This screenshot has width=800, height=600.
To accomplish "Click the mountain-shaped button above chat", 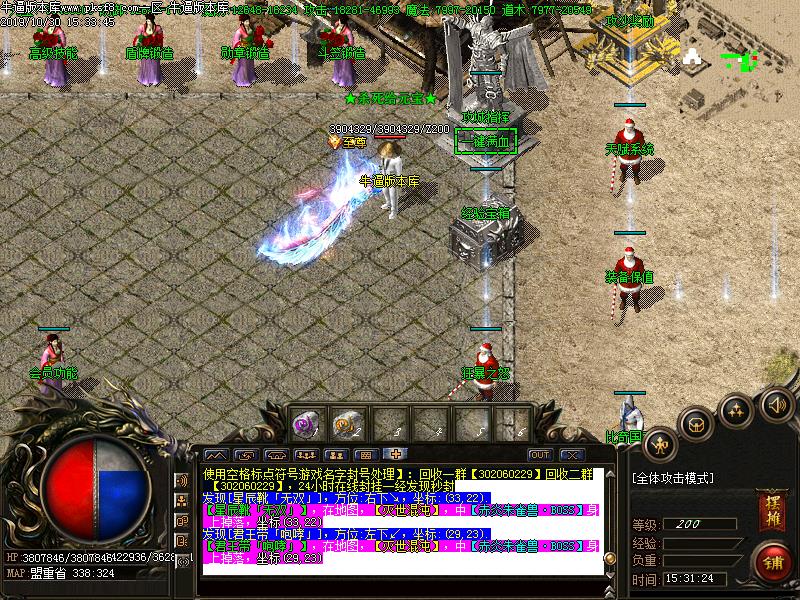I will (x=217, y=455).
